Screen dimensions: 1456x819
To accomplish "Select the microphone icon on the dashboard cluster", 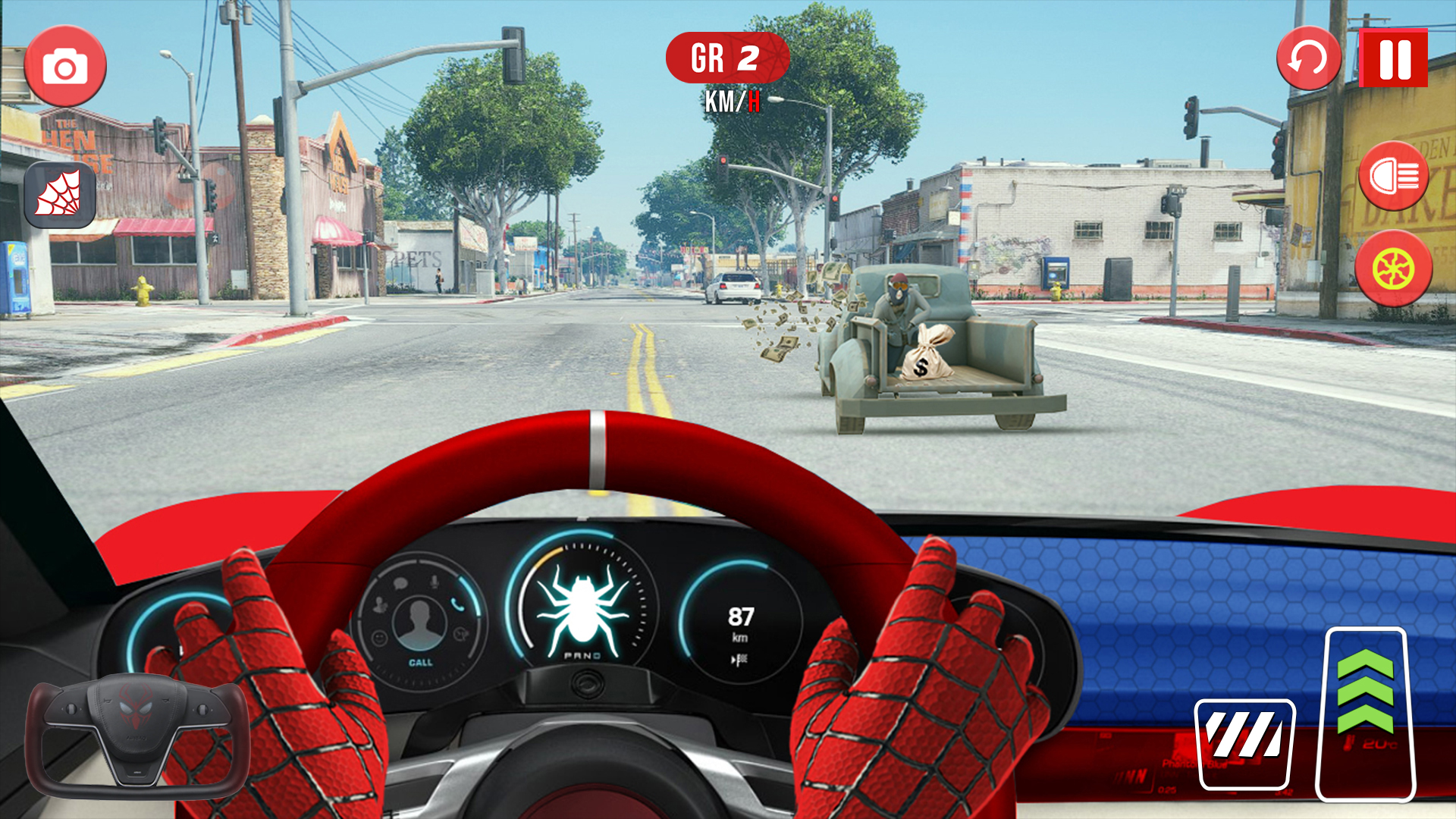I will tap(434, 582).
